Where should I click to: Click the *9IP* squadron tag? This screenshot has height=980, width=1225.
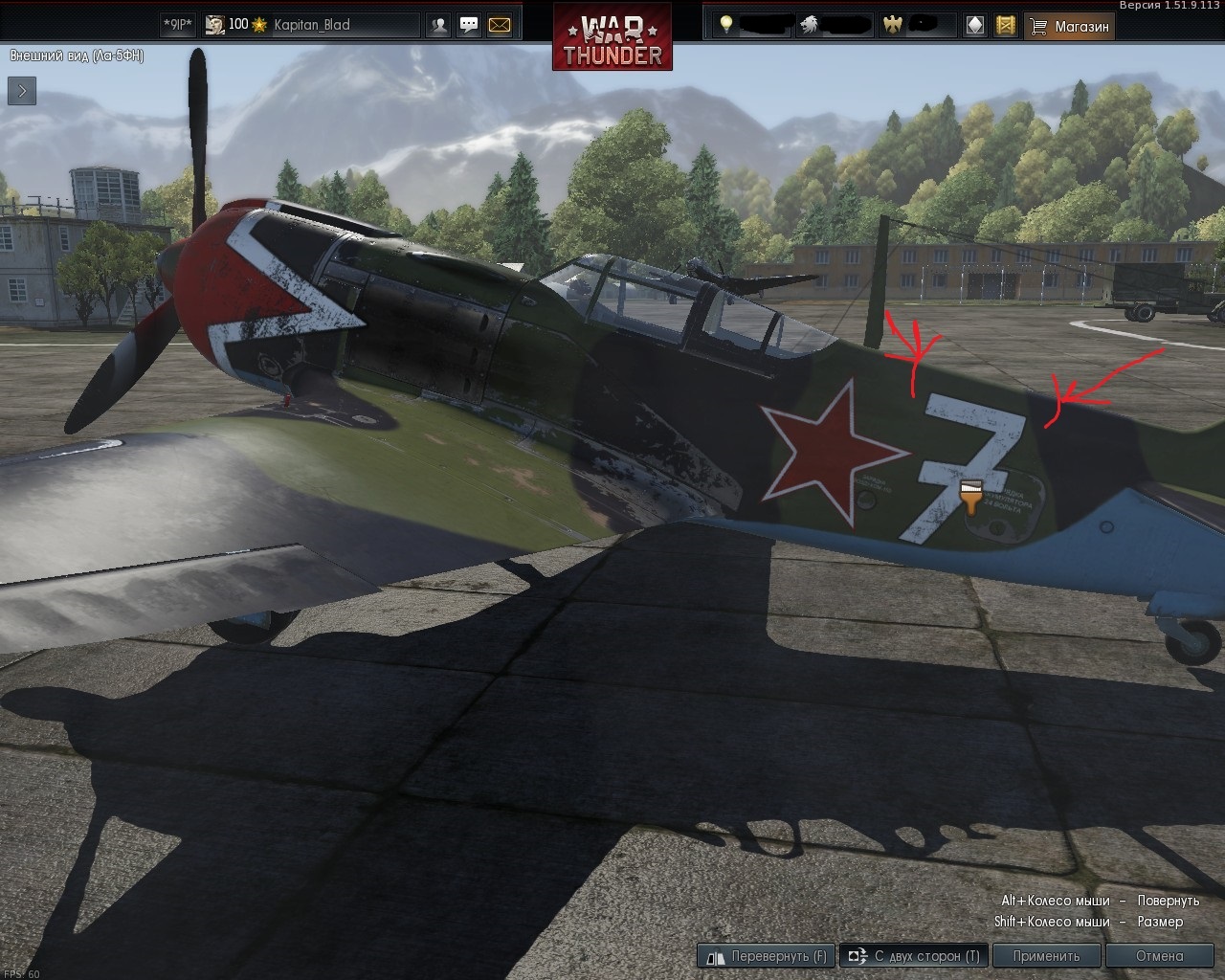[x=177, y=25]
